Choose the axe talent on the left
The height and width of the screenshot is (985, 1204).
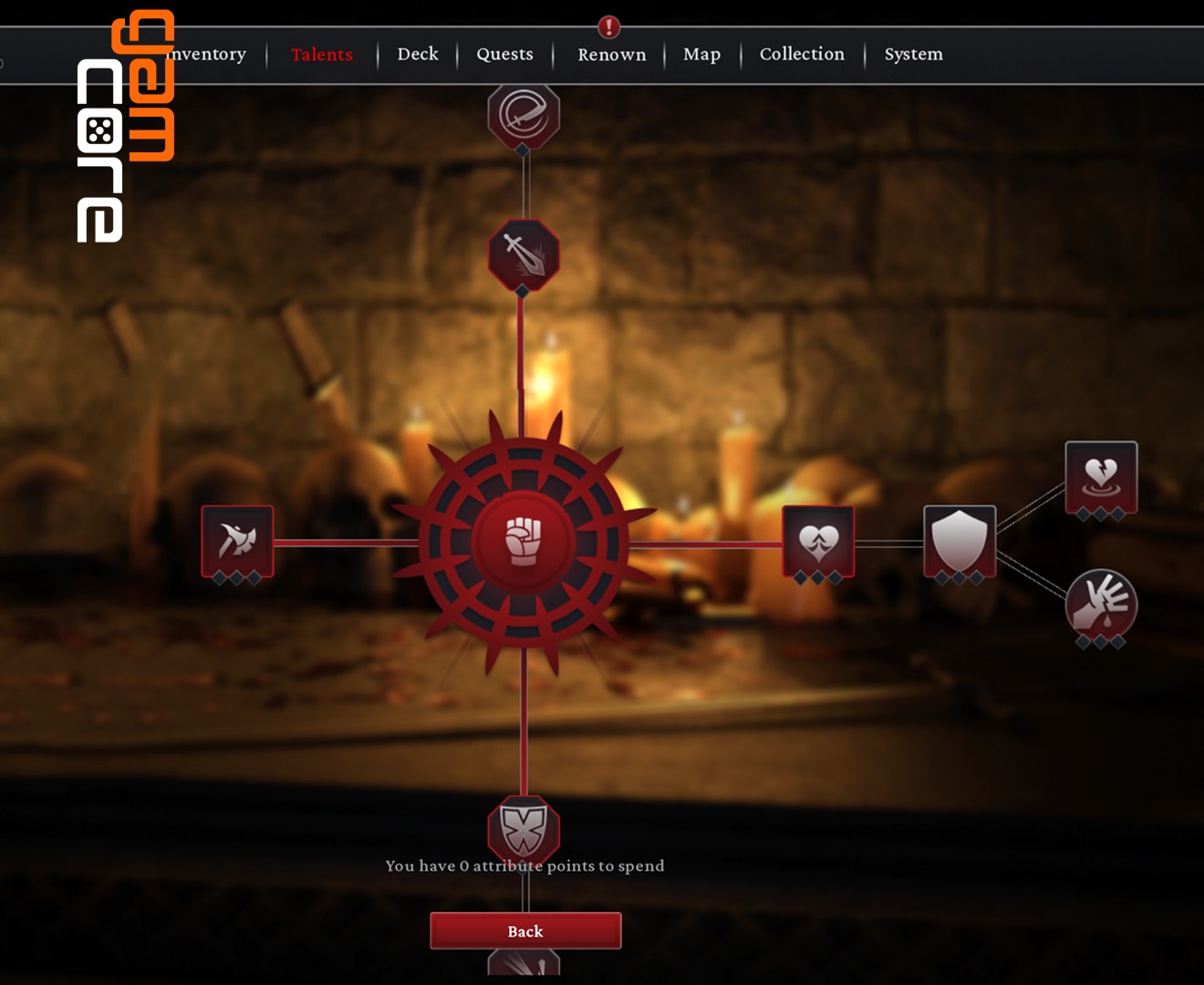237,542
